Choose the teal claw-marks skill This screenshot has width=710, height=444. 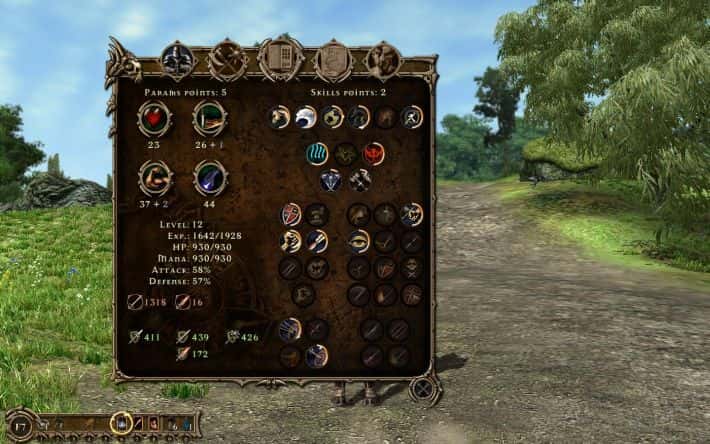tap(318, 153)
